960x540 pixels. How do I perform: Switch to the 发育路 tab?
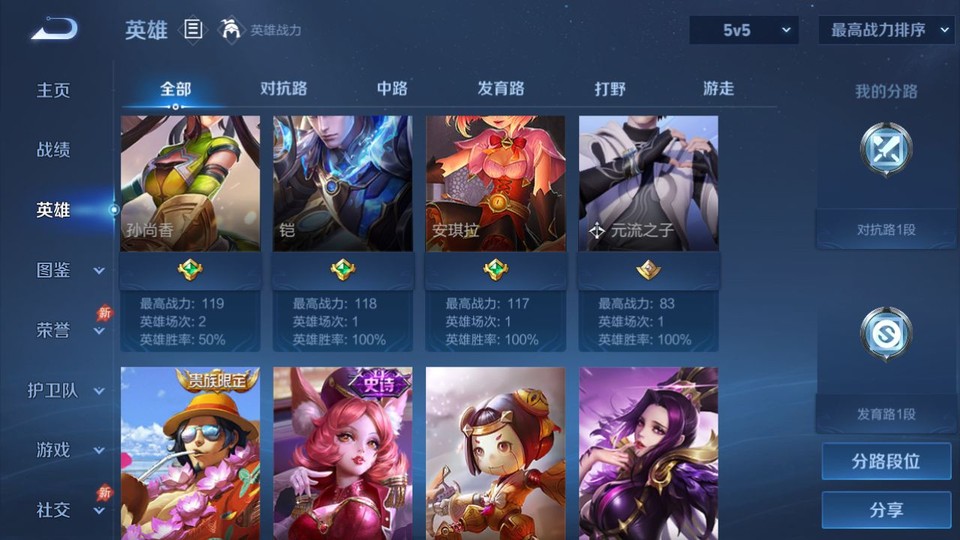tap(501, 89)
